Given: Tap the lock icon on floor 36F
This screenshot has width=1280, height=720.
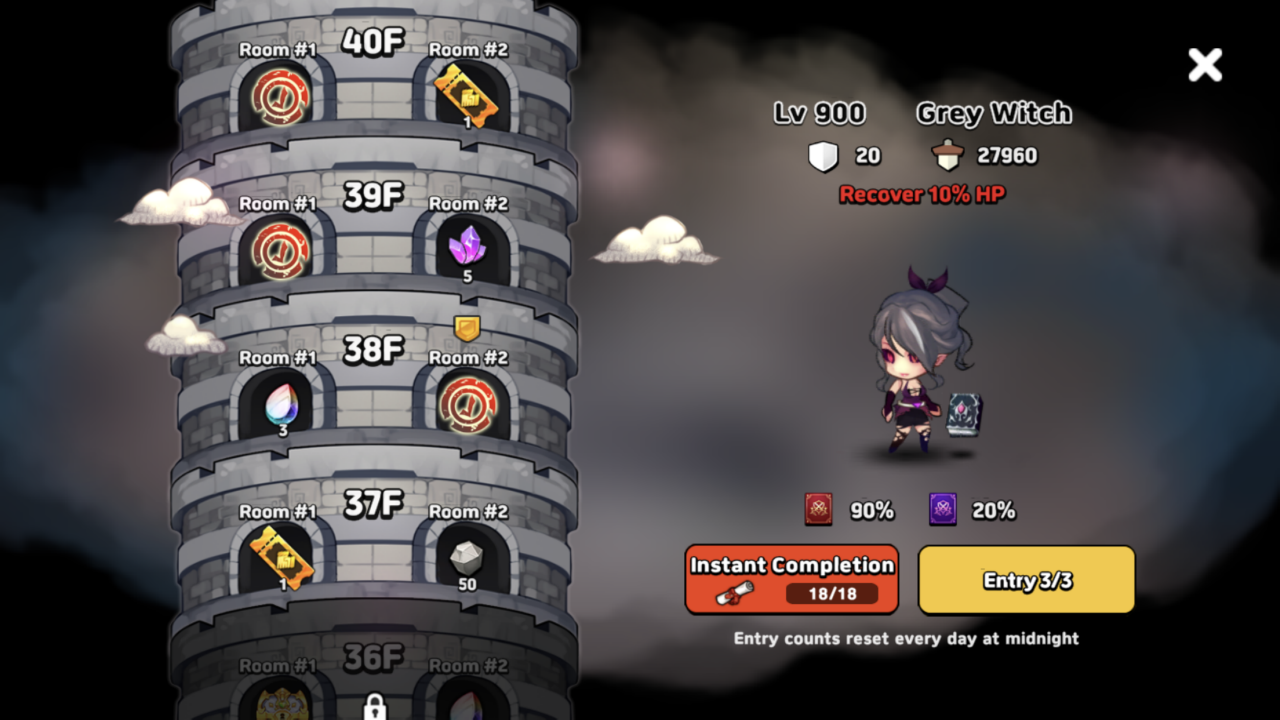Looking at the screenshot, I should (374, 705).
